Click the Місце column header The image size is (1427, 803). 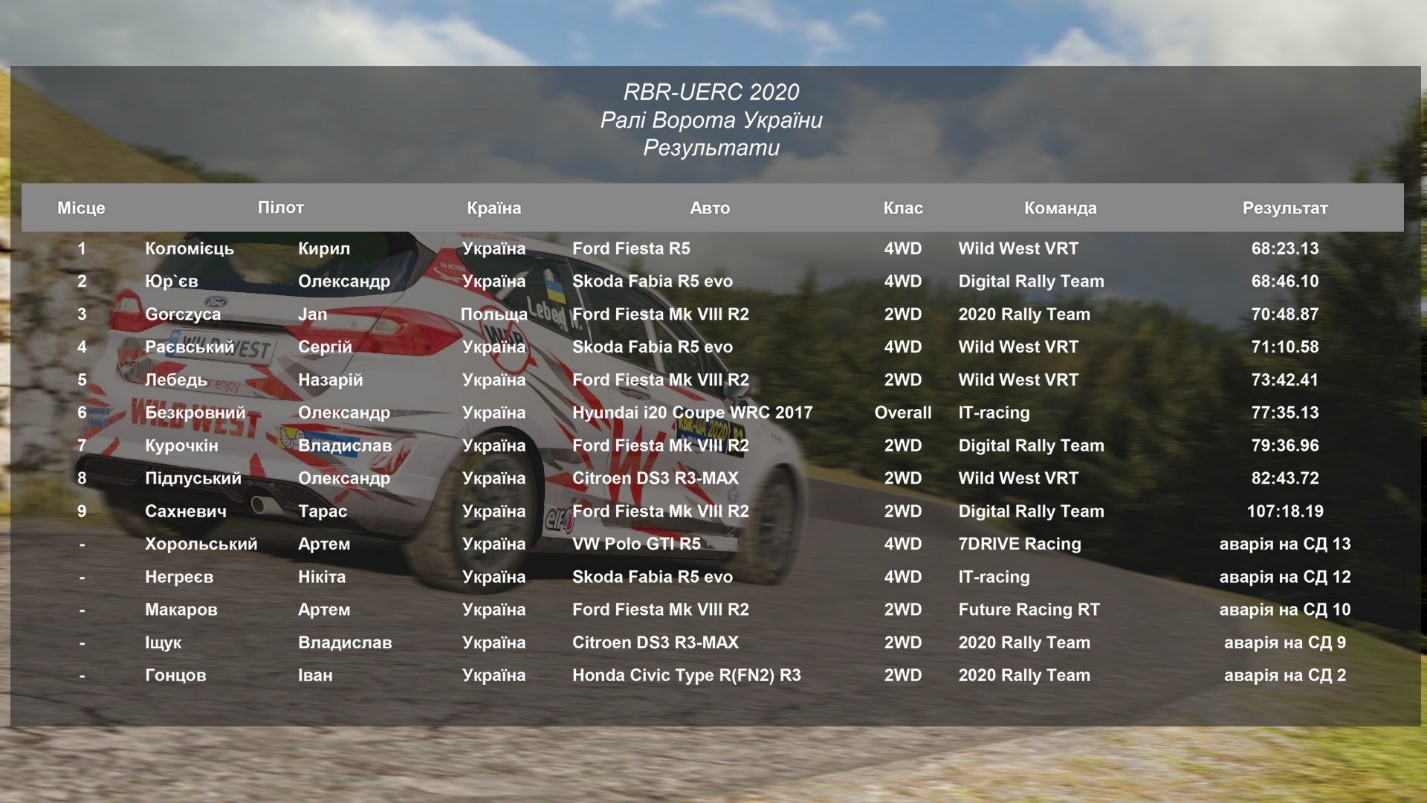(x=81, y=208)
